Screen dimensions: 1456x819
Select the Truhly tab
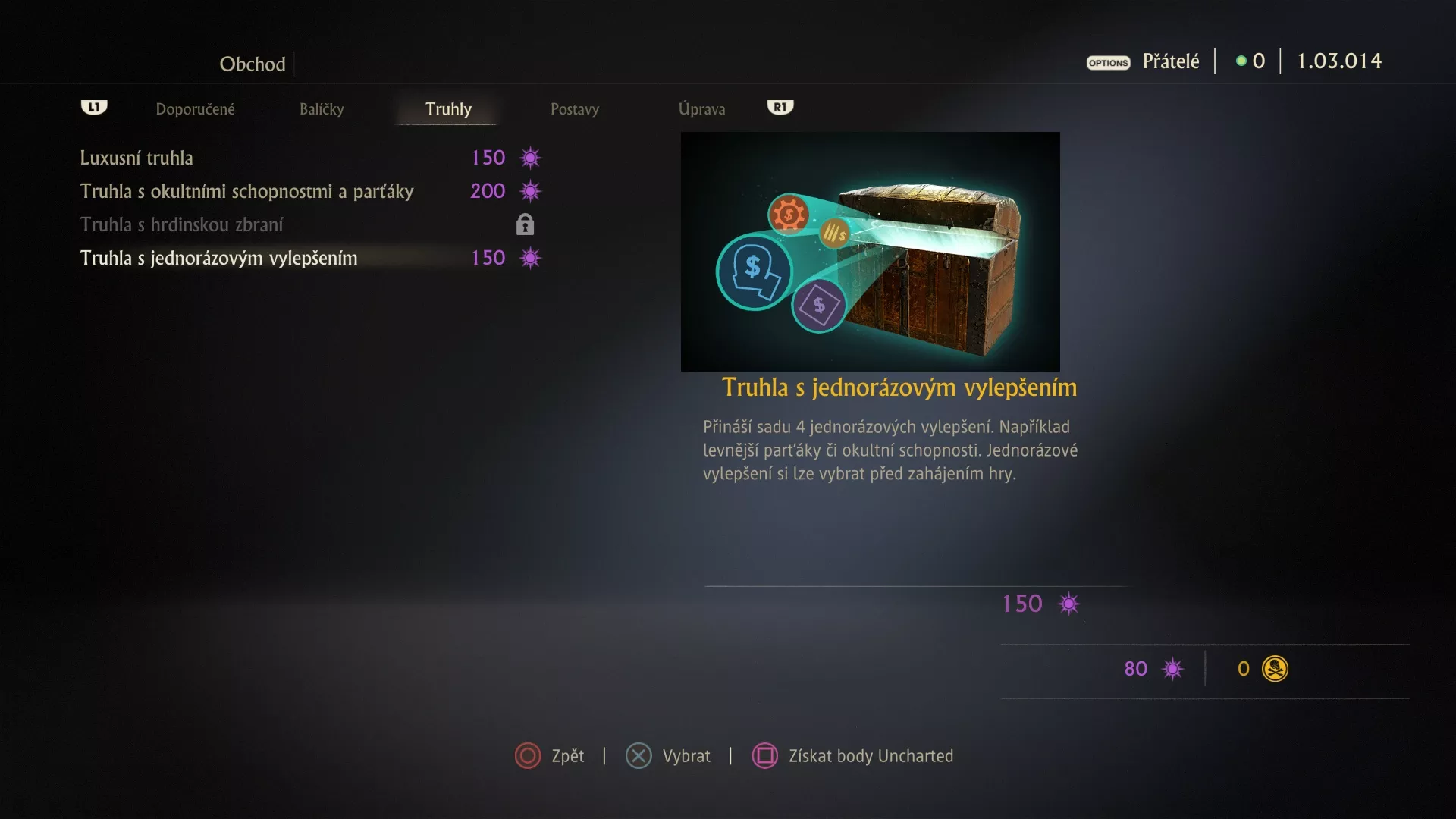(448, 109)
